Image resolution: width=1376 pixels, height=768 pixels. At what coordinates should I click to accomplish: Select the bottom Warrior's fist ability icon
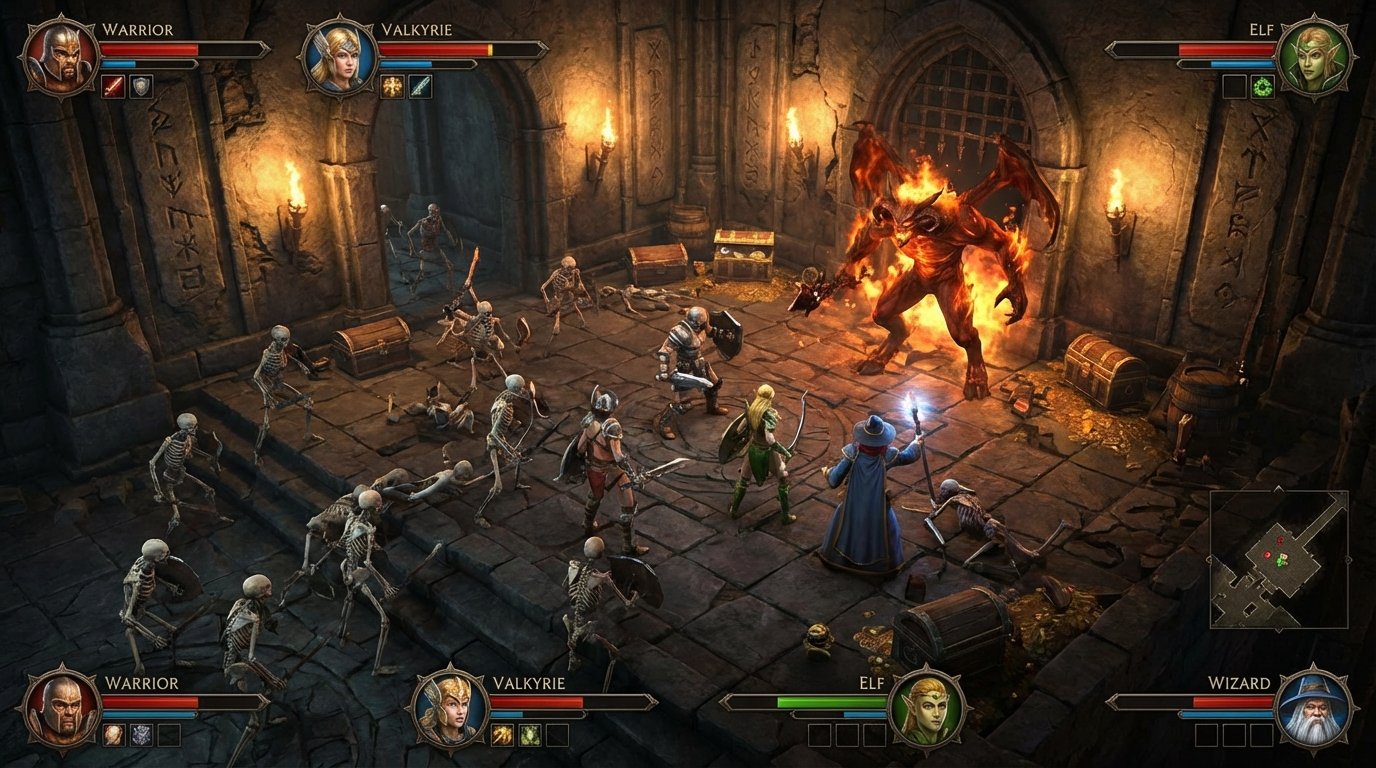point(114,733)
